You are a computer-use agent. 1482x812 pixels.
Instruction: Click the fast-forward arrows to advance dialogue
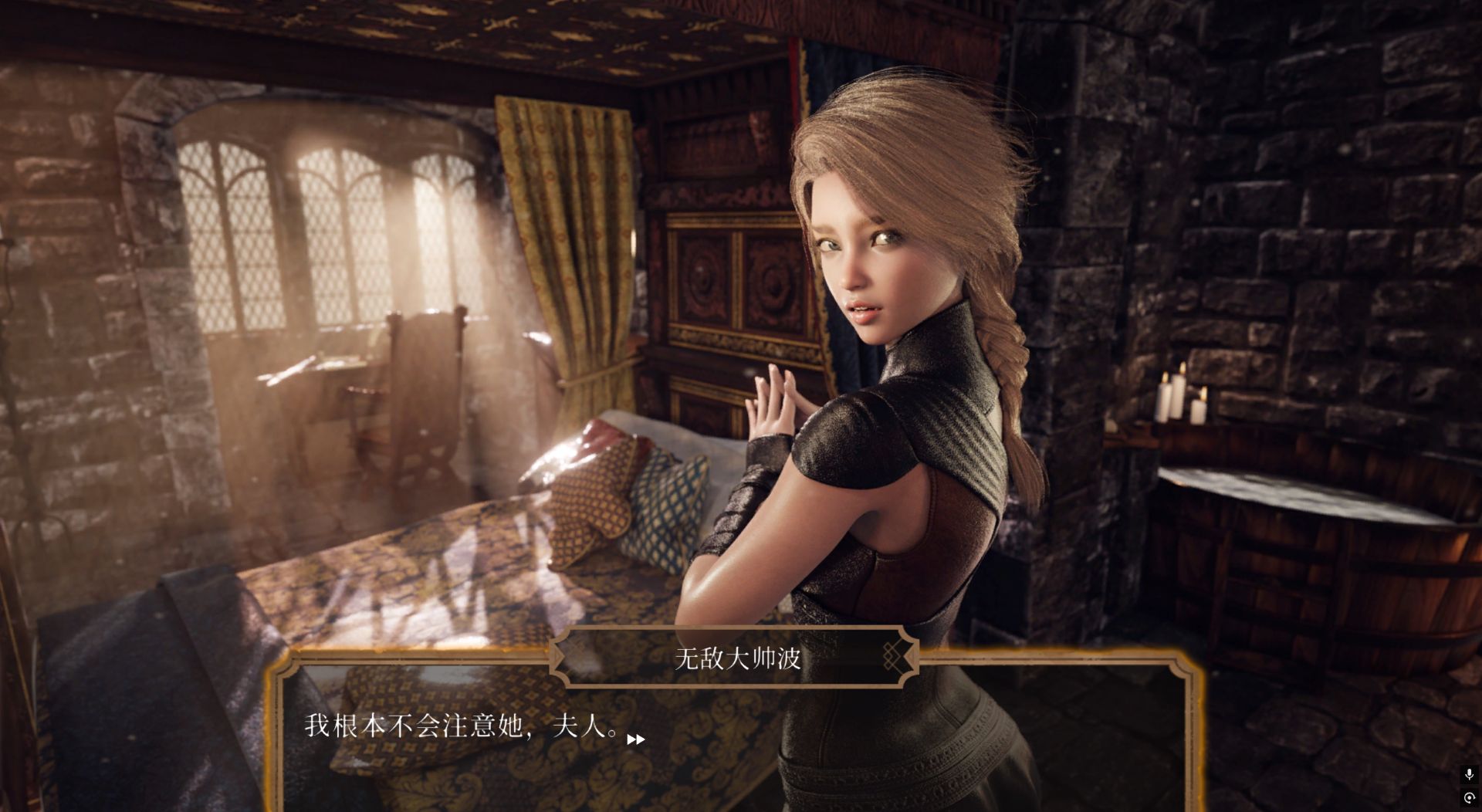(636, 739)
